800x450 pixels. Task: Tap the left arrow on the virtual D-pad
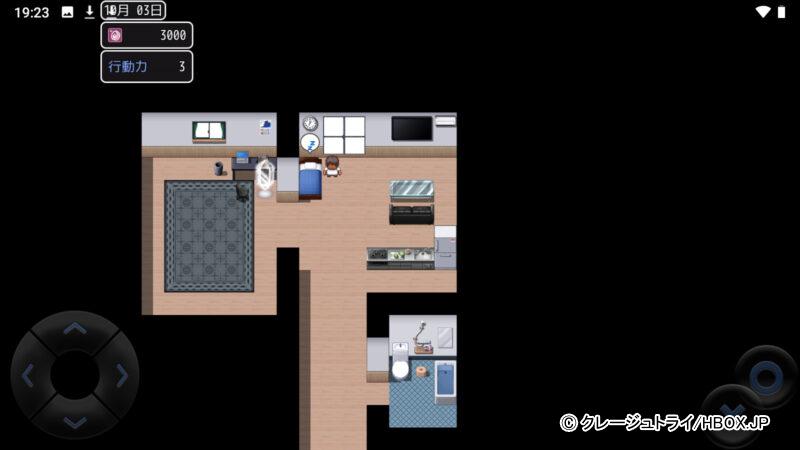pyautogui.click(x=27, y=376)
